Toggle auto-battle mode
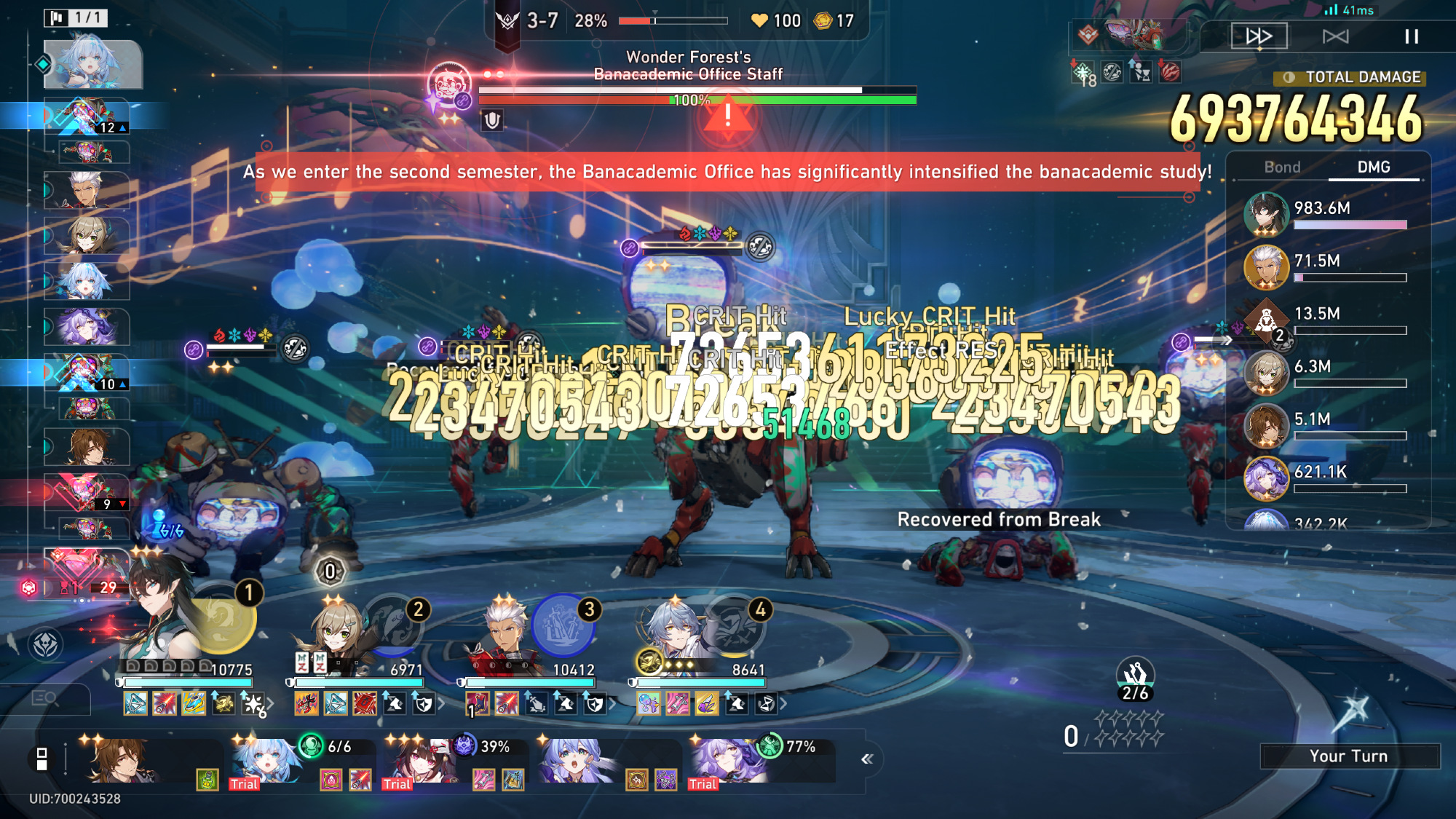Viewport: 1456px width, 819px height. coord(1335,36)
